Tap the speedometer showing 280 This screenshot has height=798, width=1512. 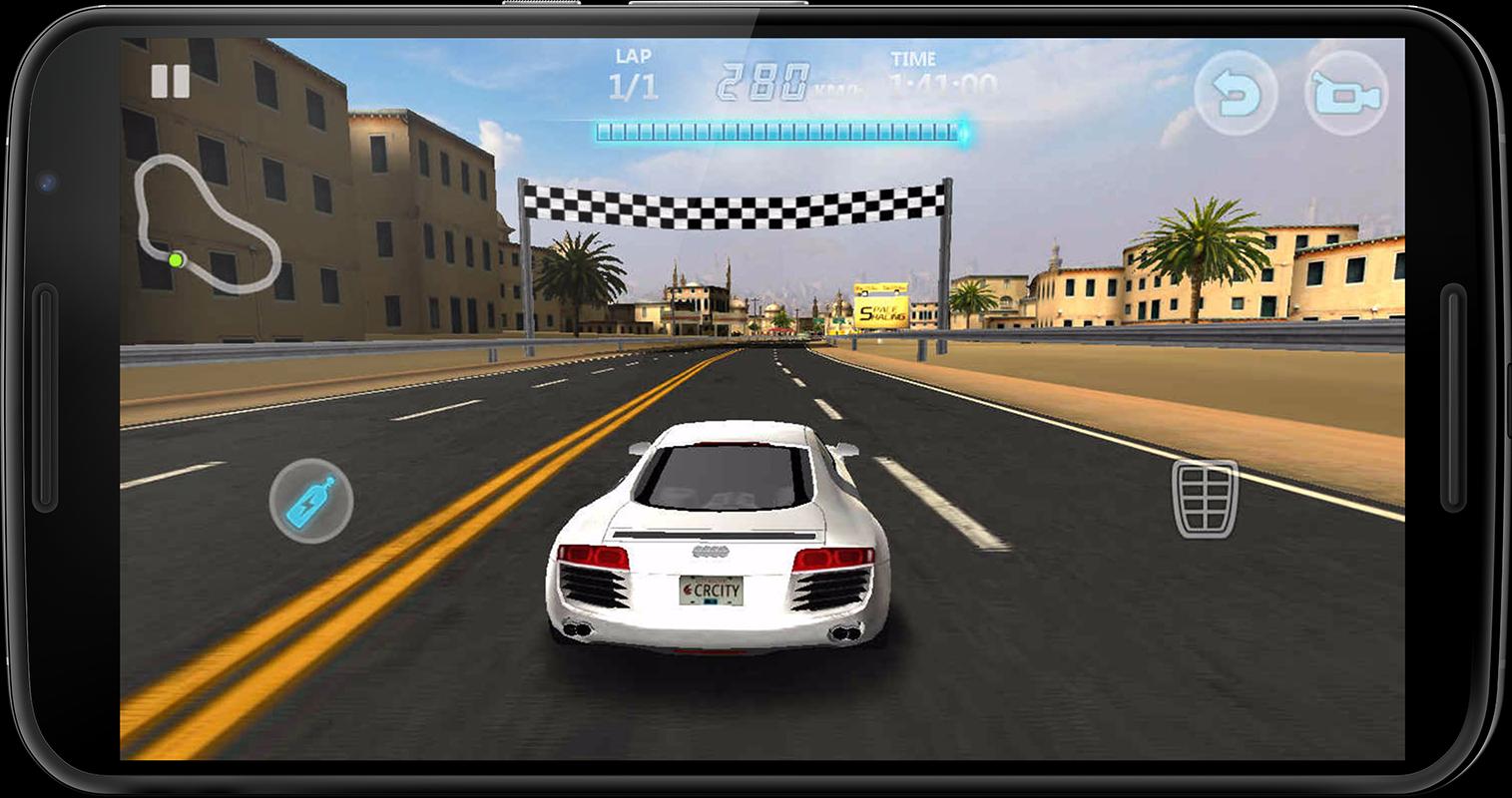[765, 76]
